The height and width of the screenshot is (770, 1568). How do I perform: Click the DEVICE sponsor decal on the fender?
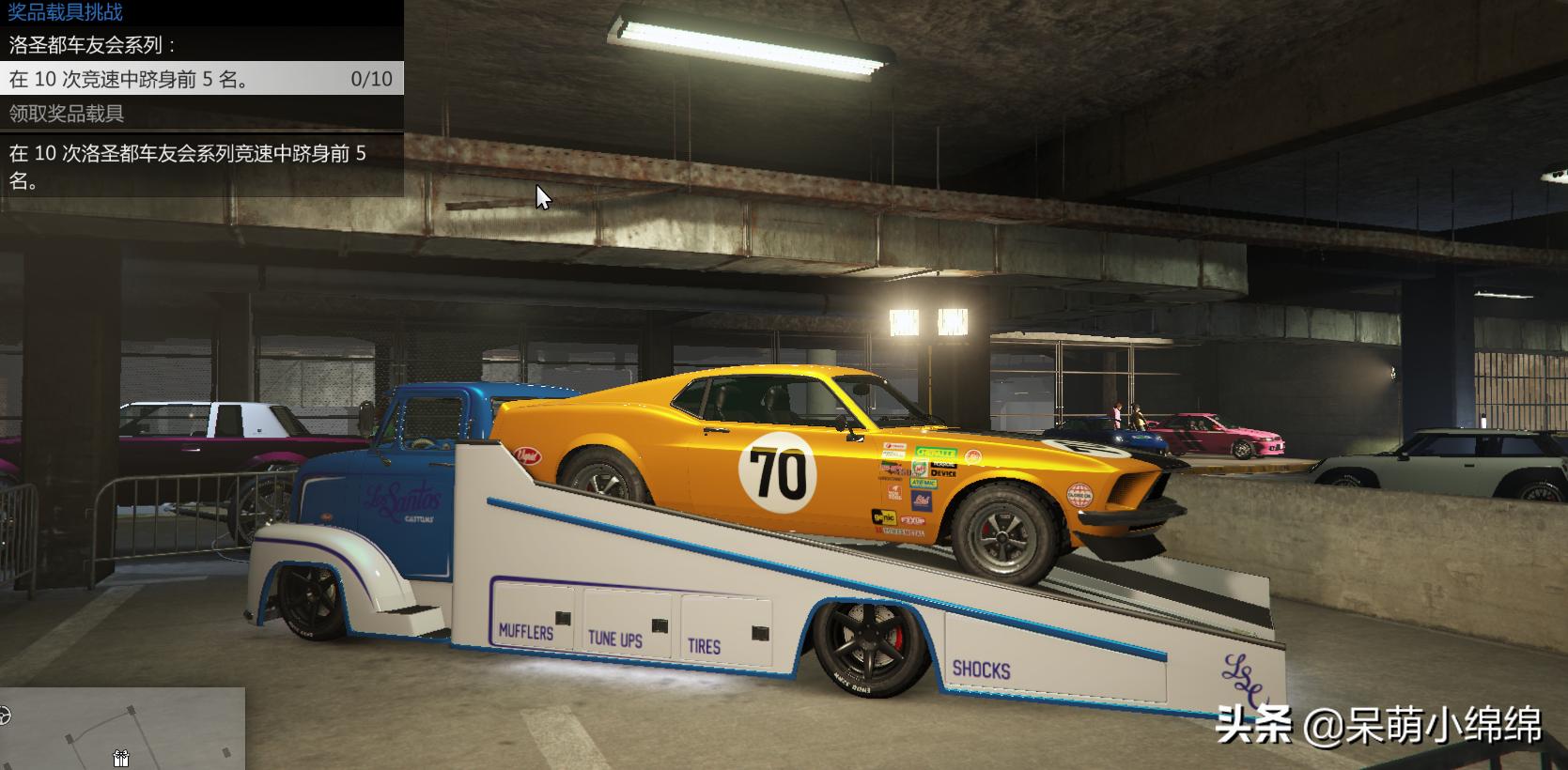[x=943, y=473]
